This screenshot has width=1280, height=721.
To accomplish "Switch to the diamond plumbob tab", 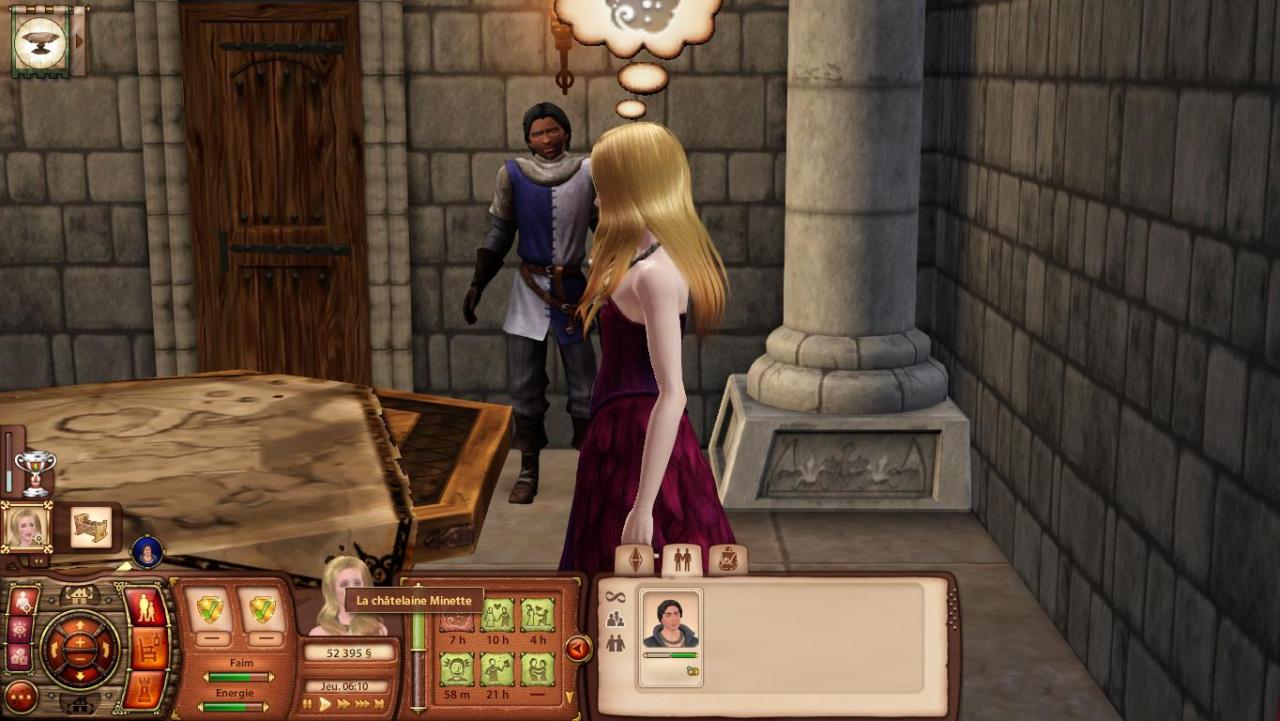I will pyautogui.click(x=636, y=560).
